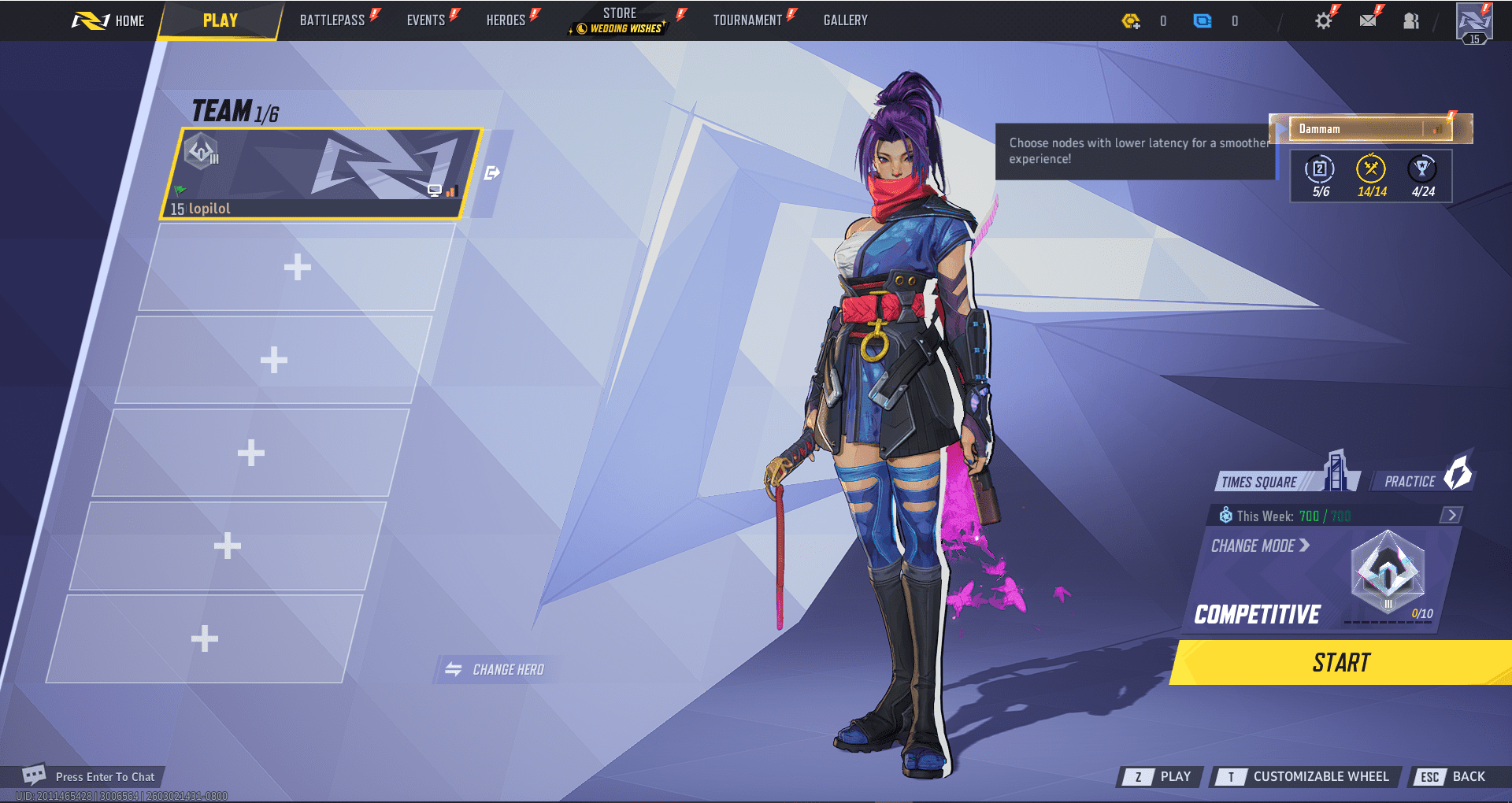Expand the This Week rewards chevron
Screen dimensions: 1512x803
[x=1451, y=516]
